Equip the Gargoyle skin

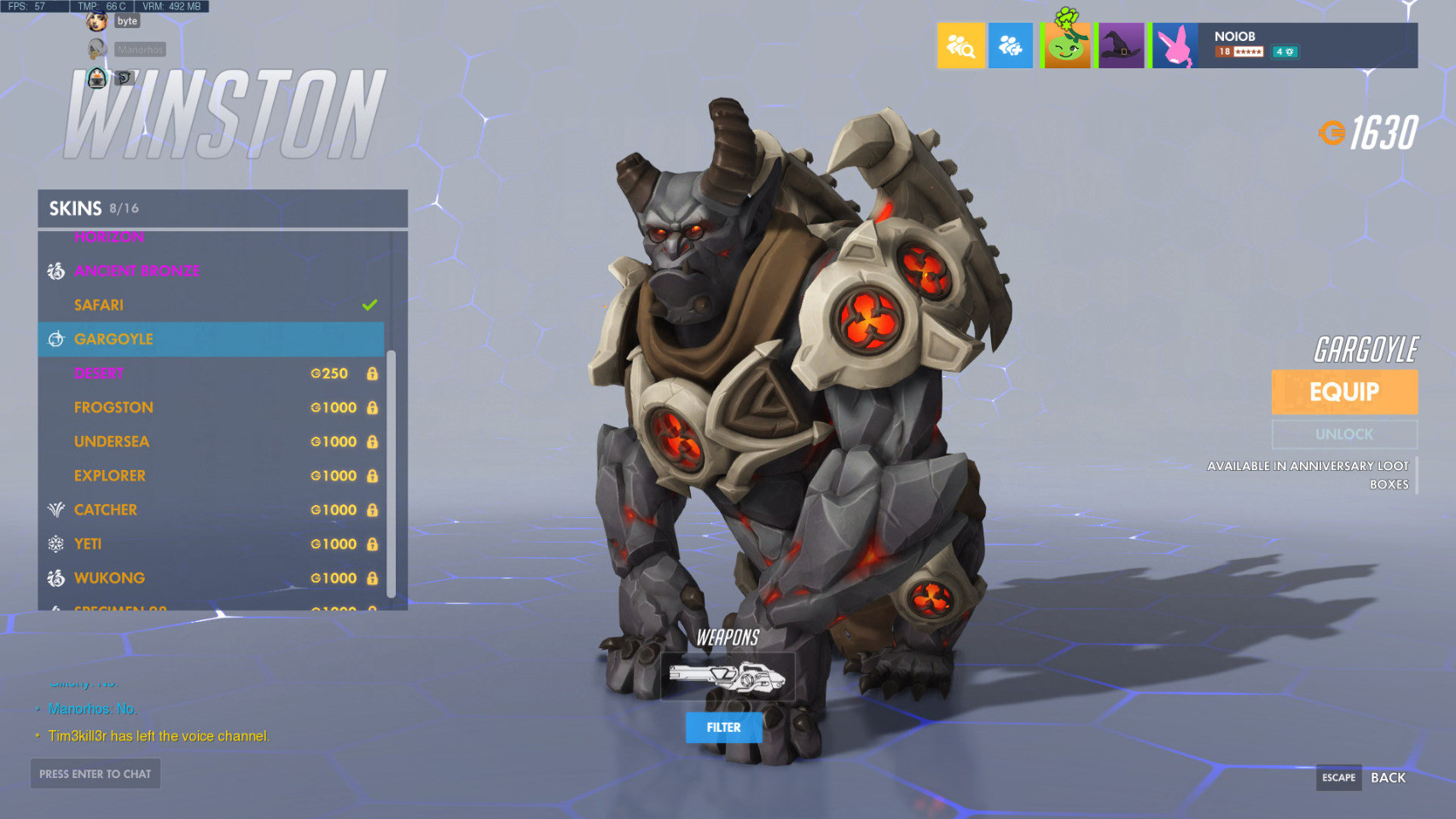point(1344,392)
